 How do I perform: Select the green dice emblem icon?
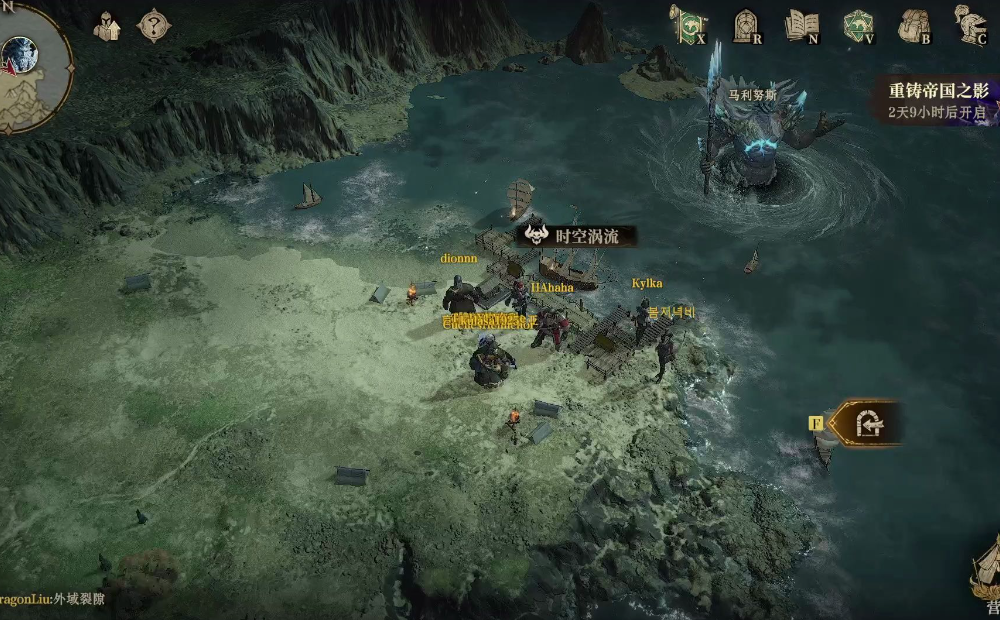pyautogui.click(x=858, y=25)
